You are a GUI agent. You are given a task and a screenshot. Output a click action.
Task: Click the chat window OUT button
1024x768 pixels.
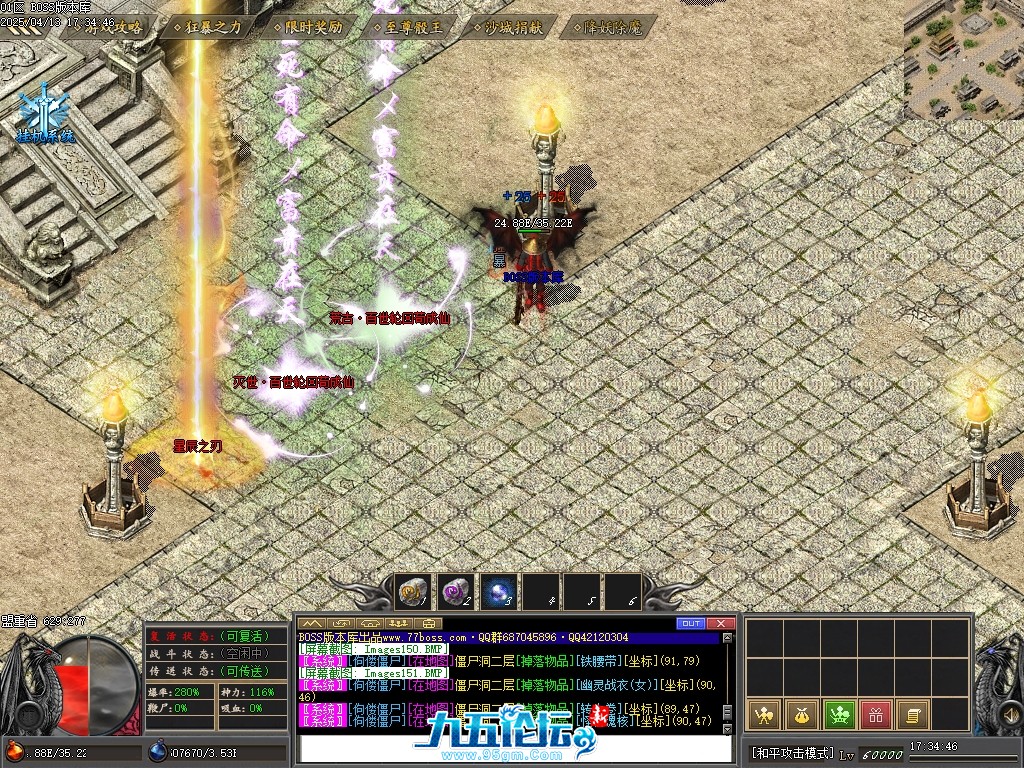tap(691, 624)
